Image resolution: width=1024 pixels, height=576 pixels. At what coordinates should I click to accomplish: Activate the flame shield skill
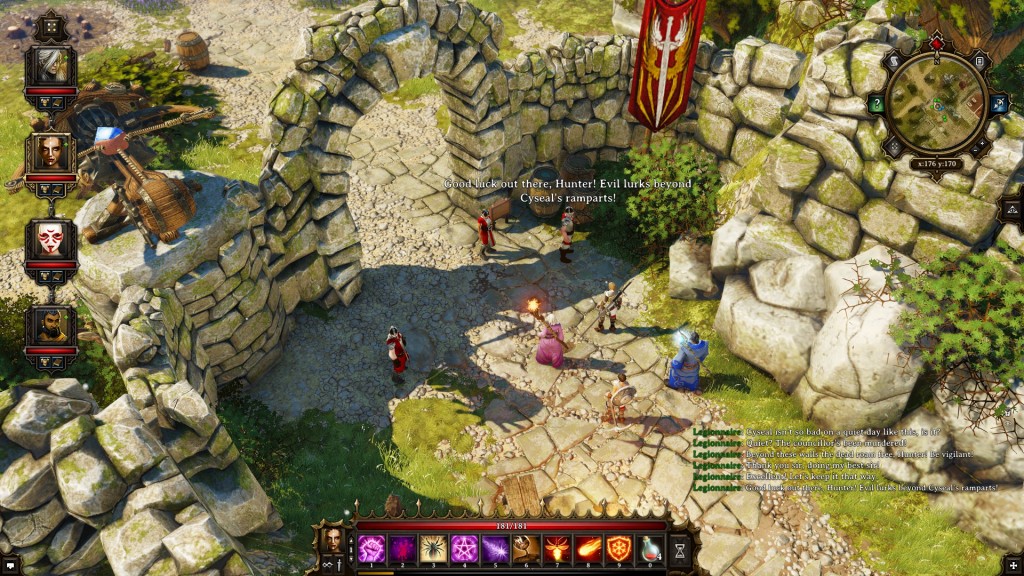(619, 548)
